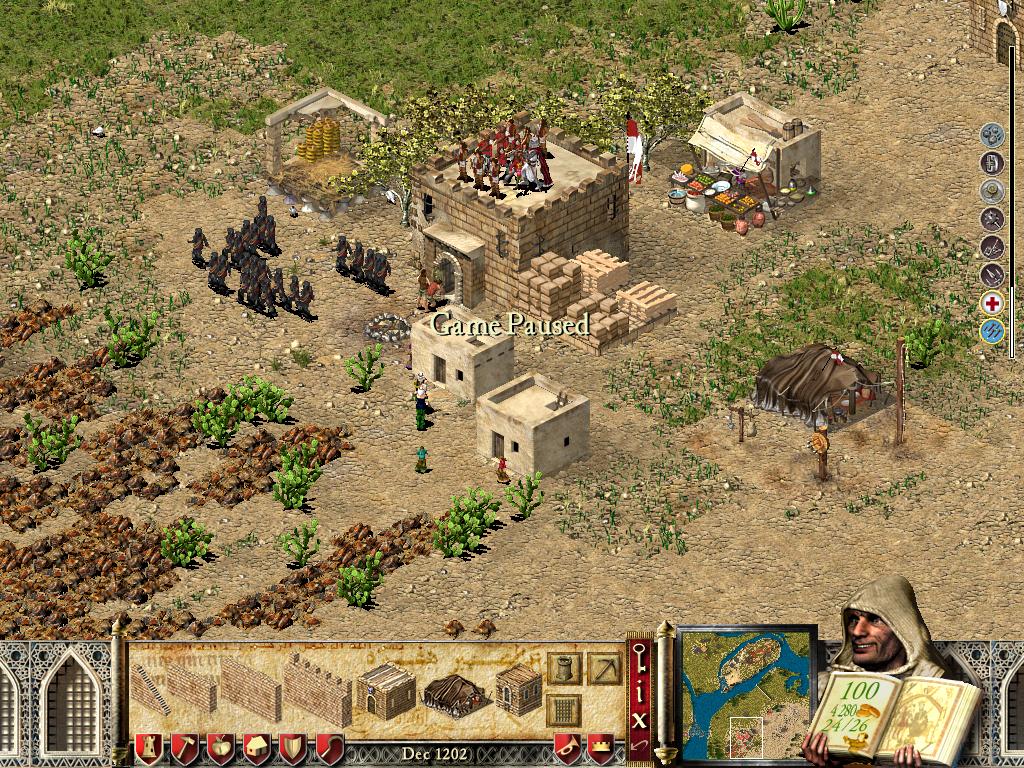This screenshot has width=1024, height=768.
Task: Open the gatehouse portcullis submenu button
Action: point(563,710)
